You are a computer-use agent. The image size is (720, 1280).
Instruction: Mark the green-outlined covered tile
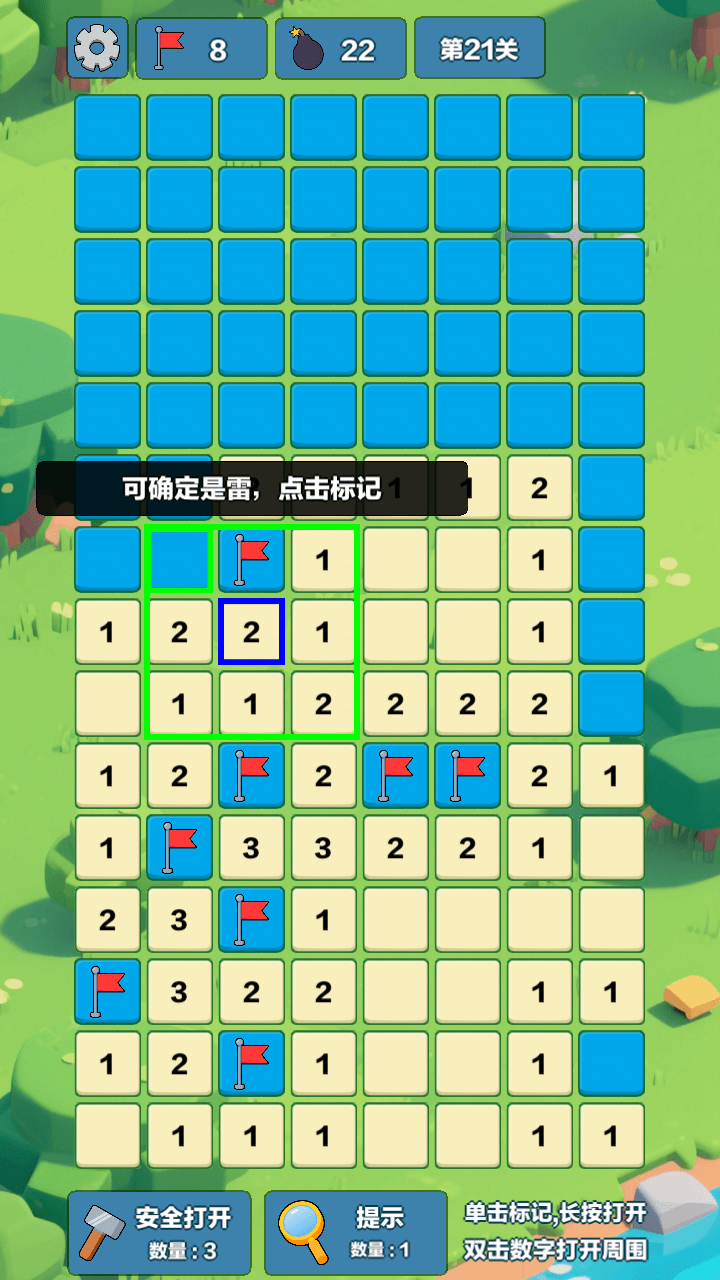pyautogui.click(x=179, y=560)
